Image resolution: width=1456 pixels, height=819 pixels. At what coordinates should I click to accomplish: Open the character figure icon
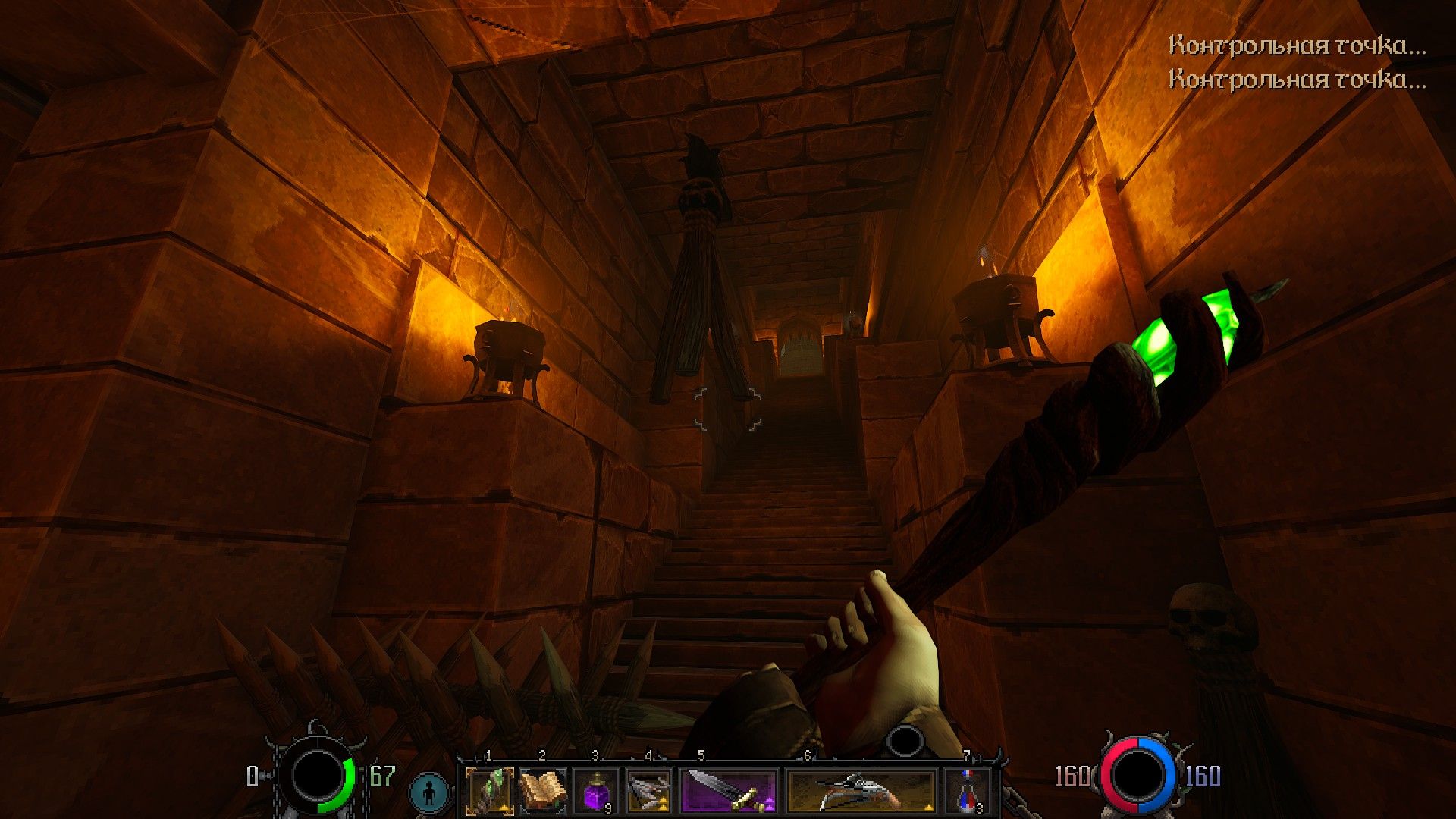pos(430,792)
